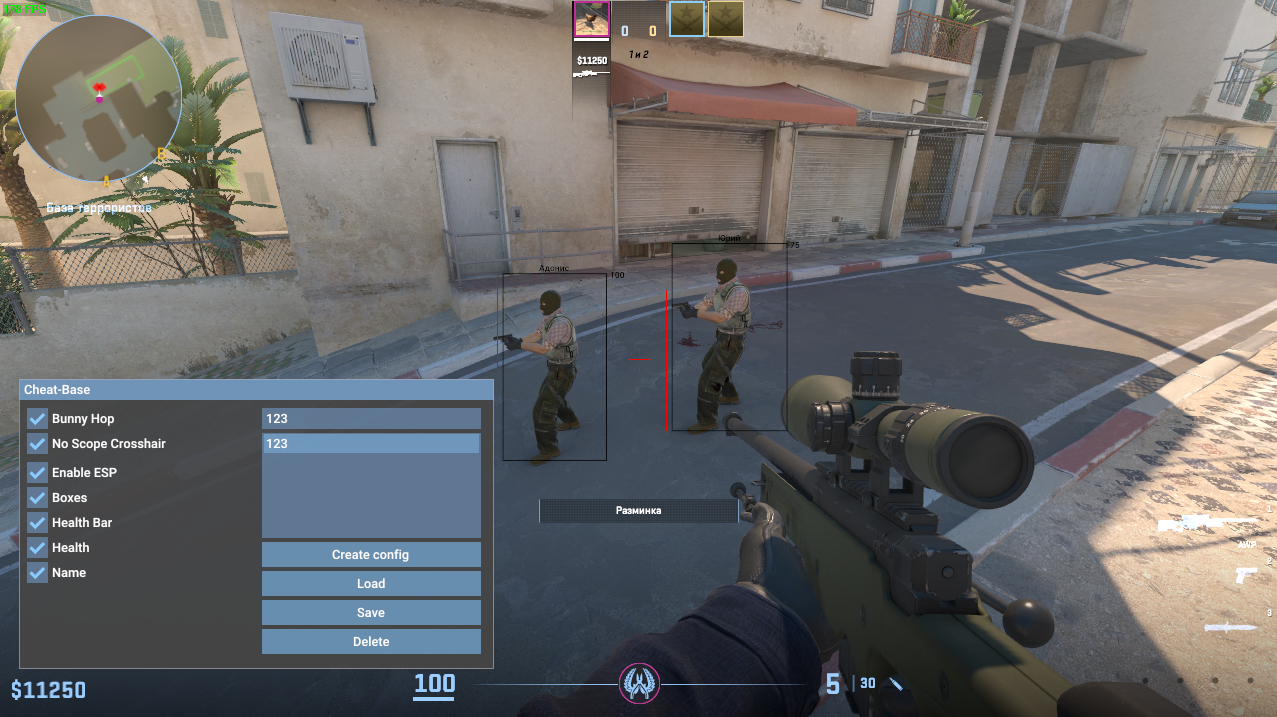
Task: Select the pistol weapon icon
Action: click(1245, 576)
